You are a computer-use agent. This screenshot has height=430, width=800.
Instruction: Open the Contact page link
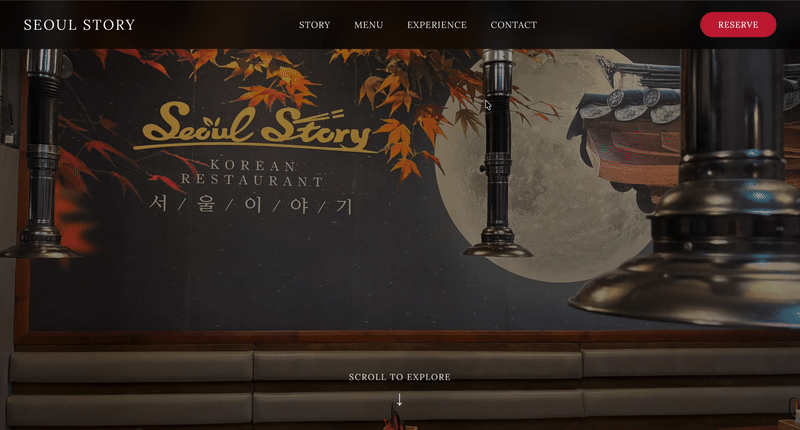tap(513, 25)
